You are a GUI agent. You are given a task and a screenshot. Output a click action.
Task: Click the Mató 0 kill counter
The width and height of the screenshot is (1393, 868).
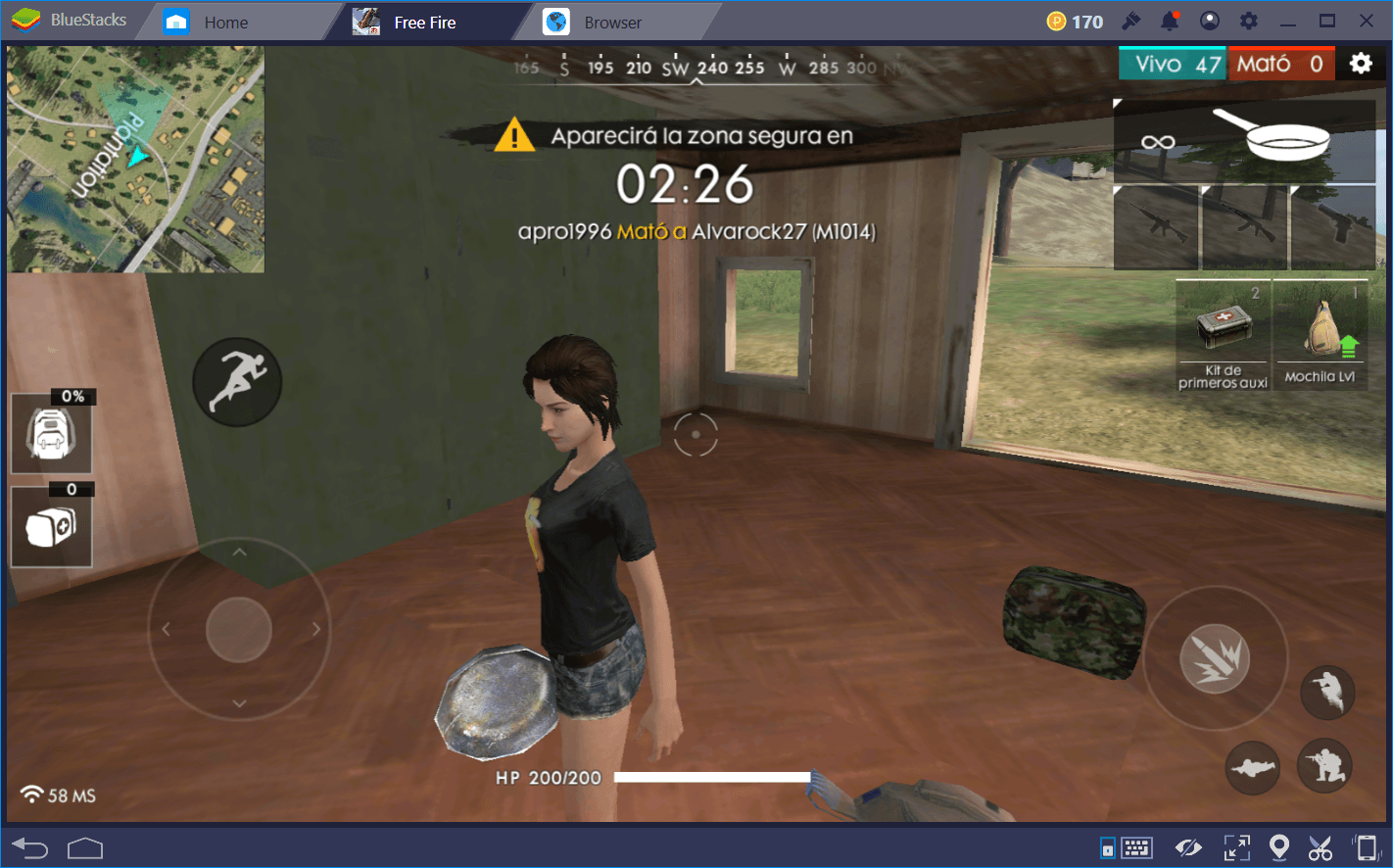[x=1281, y=63]
